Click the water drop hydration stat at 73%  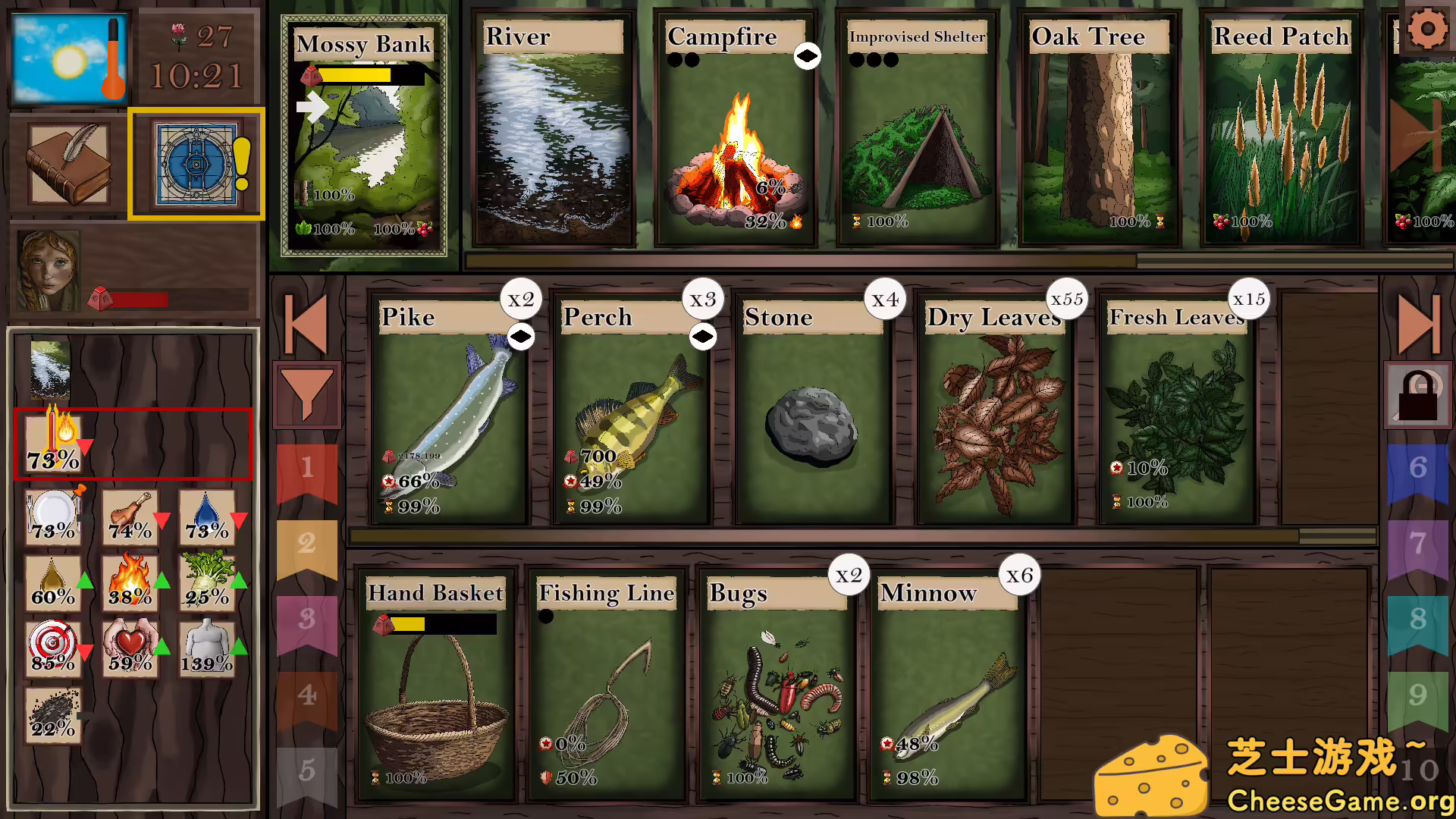(x=206, y=516)
